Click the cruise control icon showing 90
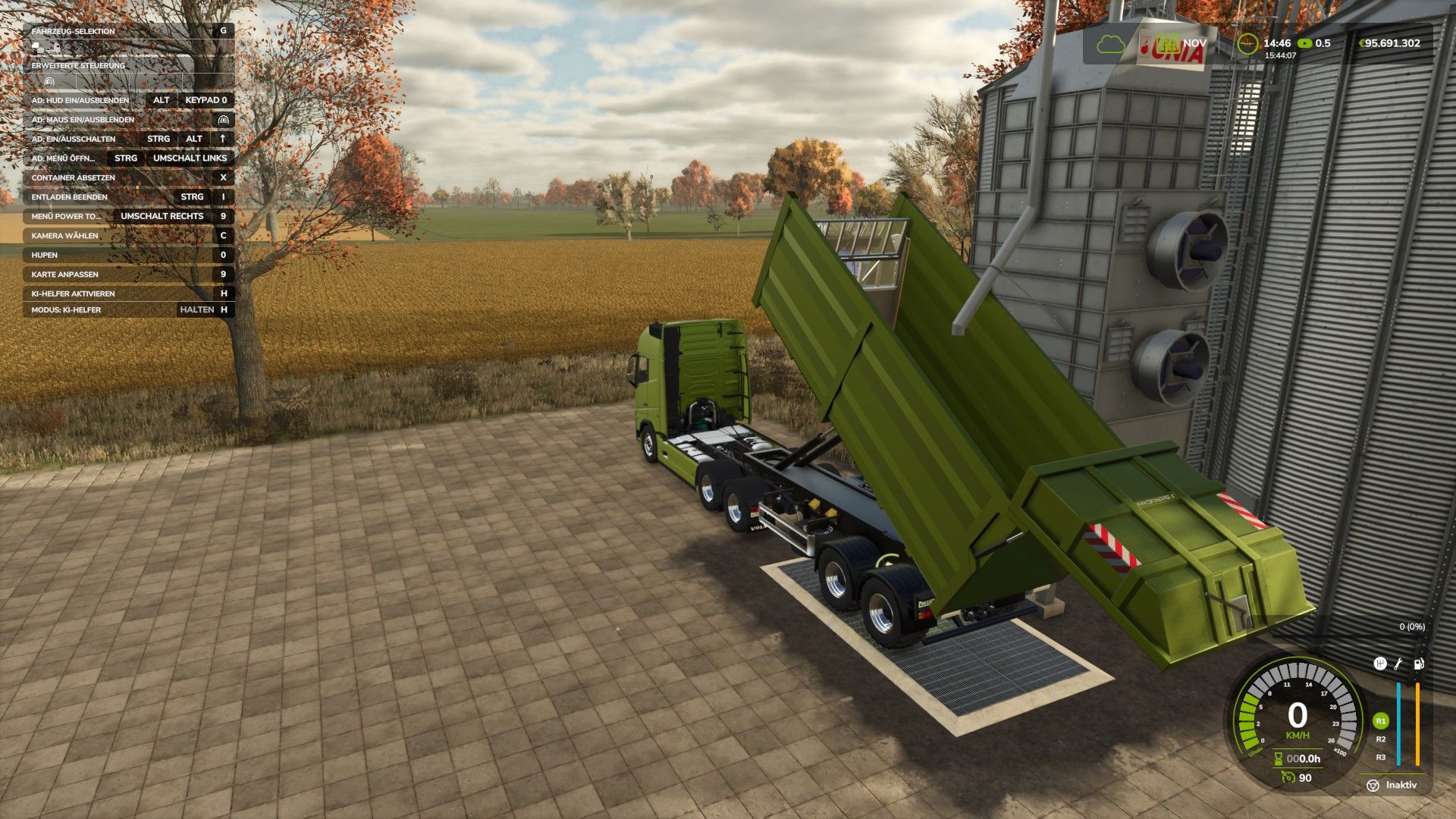 (x=1289, y=777)
